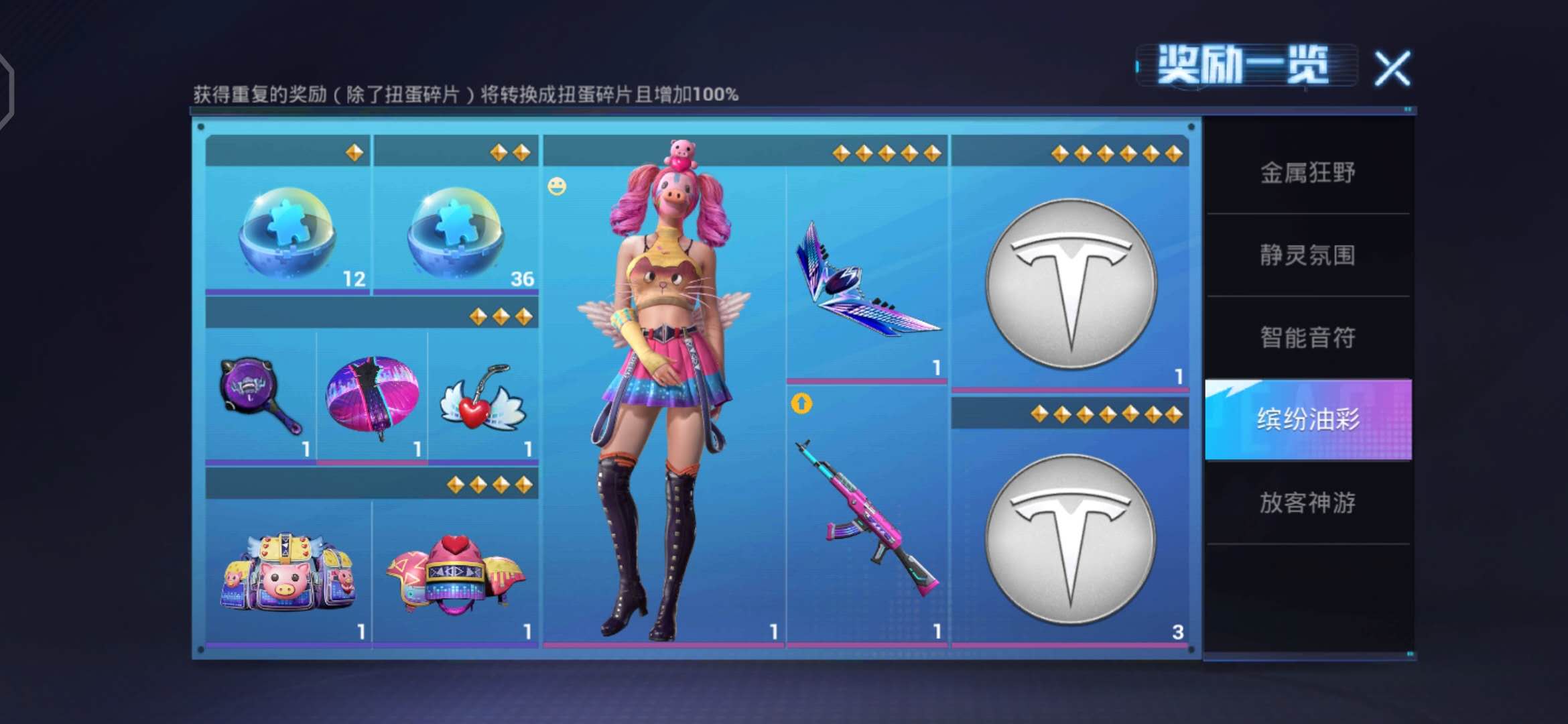Viewport: 1568px width, 724px height.
Task: Choose the 缤纷油彩 tab
Action: tap(1307, 420)
